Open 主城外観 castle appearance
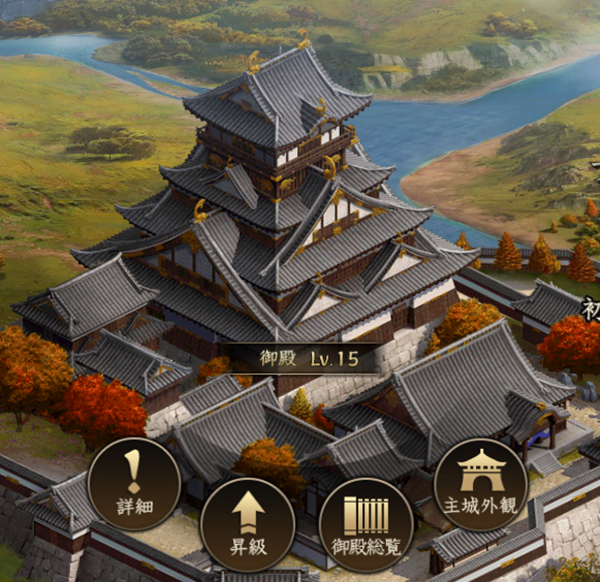 pyautogui.click(x=480, y=484)
